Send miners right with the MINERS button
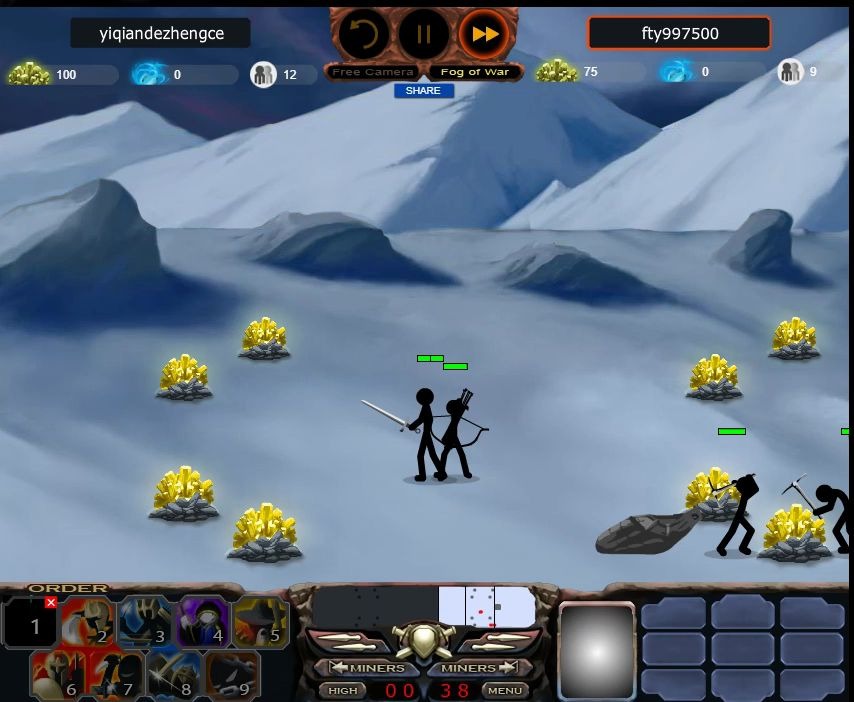 (x=479, y=667)
